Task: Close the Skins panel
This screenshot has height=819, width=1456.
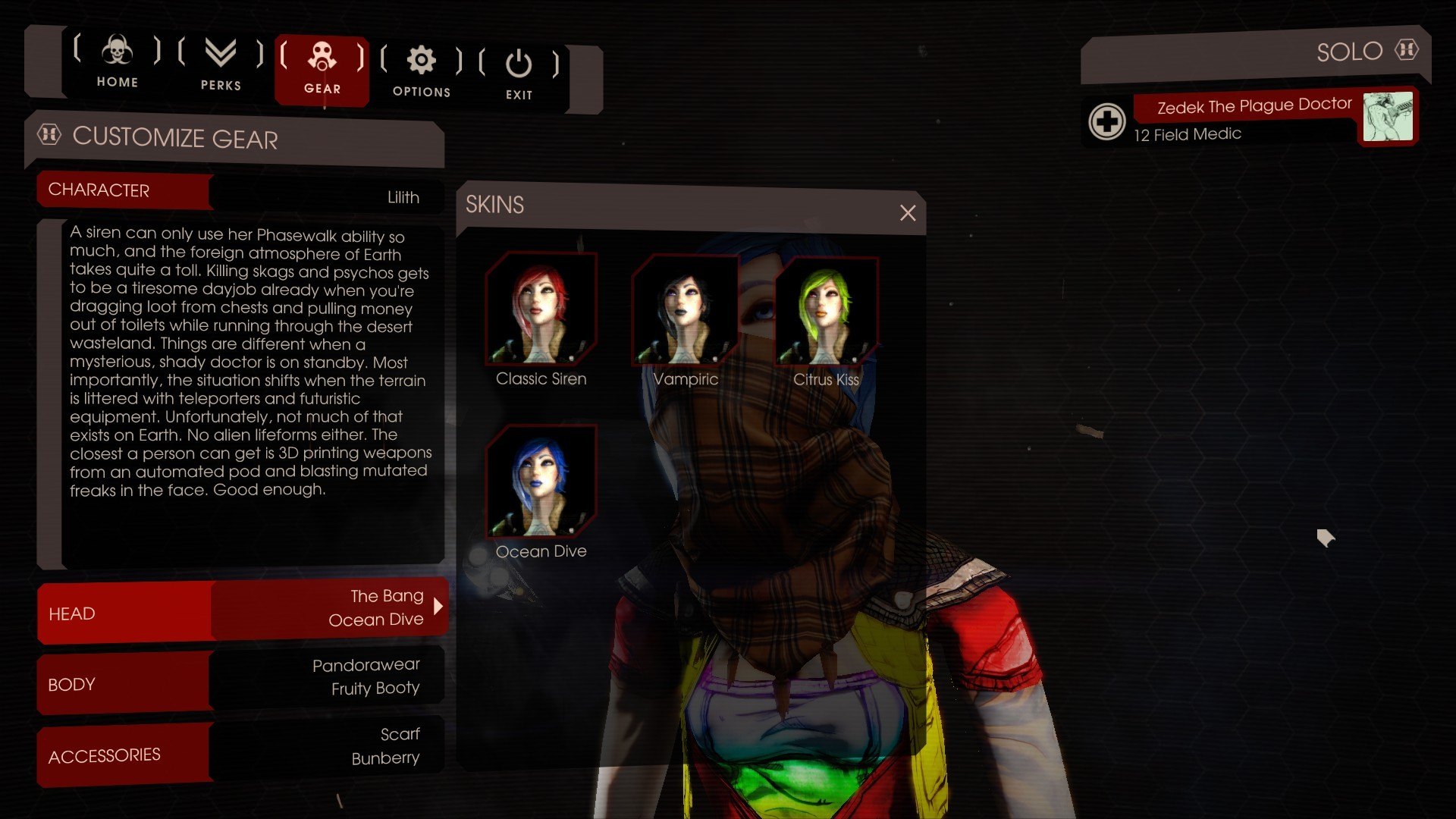Action: 908,213
